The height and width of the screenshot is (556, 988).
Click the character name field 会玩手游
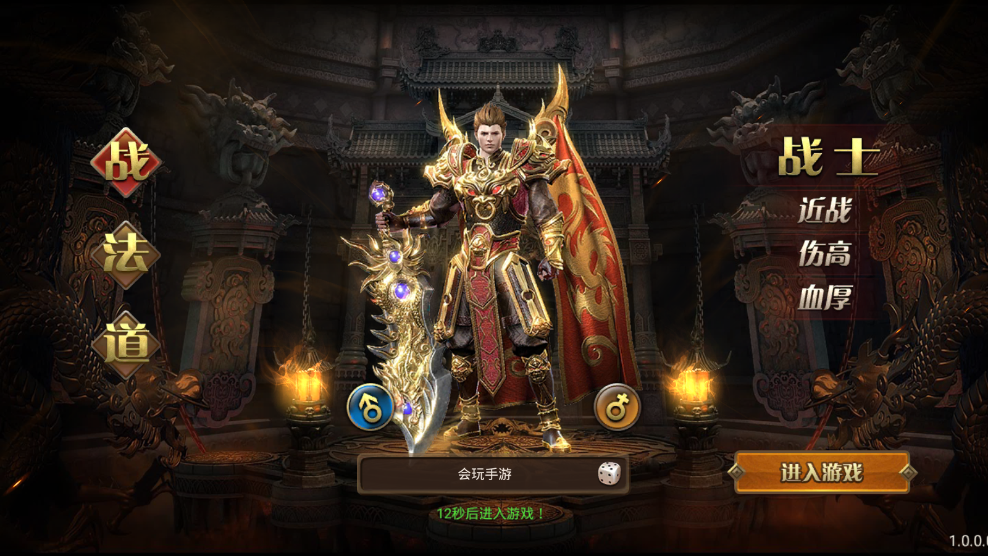pos(485,475)
